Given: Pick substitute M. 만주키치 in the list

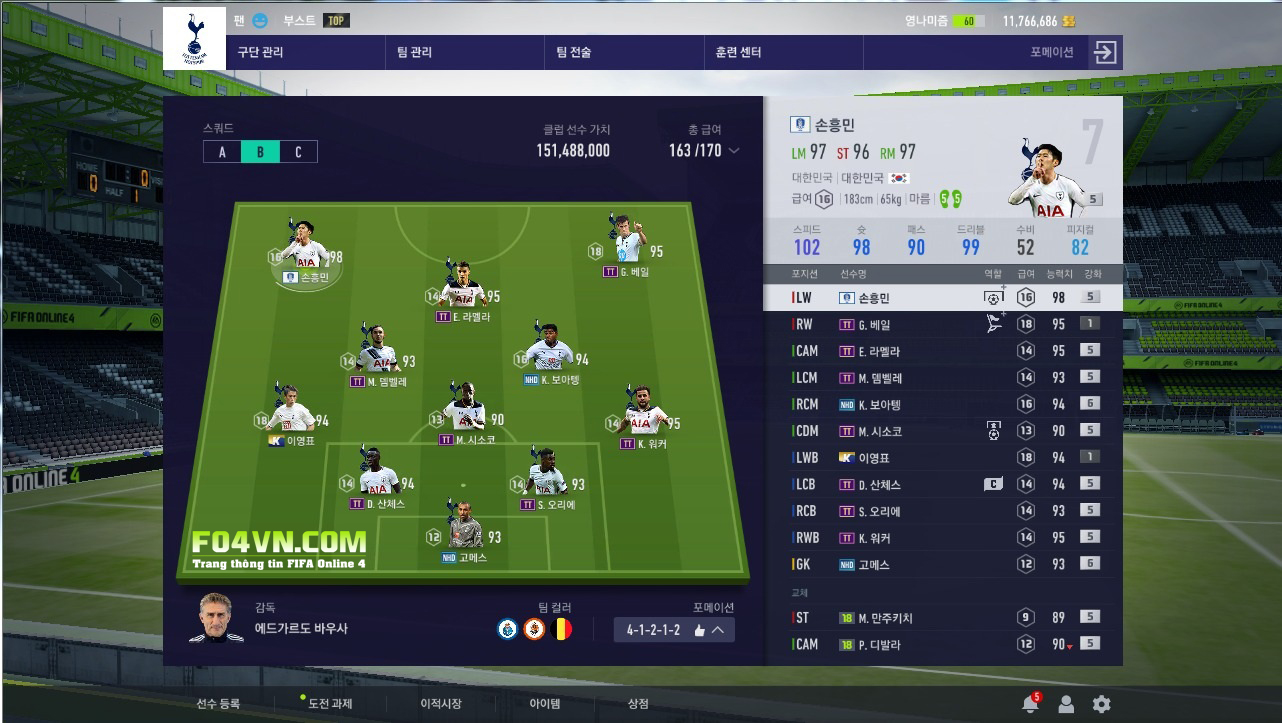Looking at the screenshot, I should 940,618.
